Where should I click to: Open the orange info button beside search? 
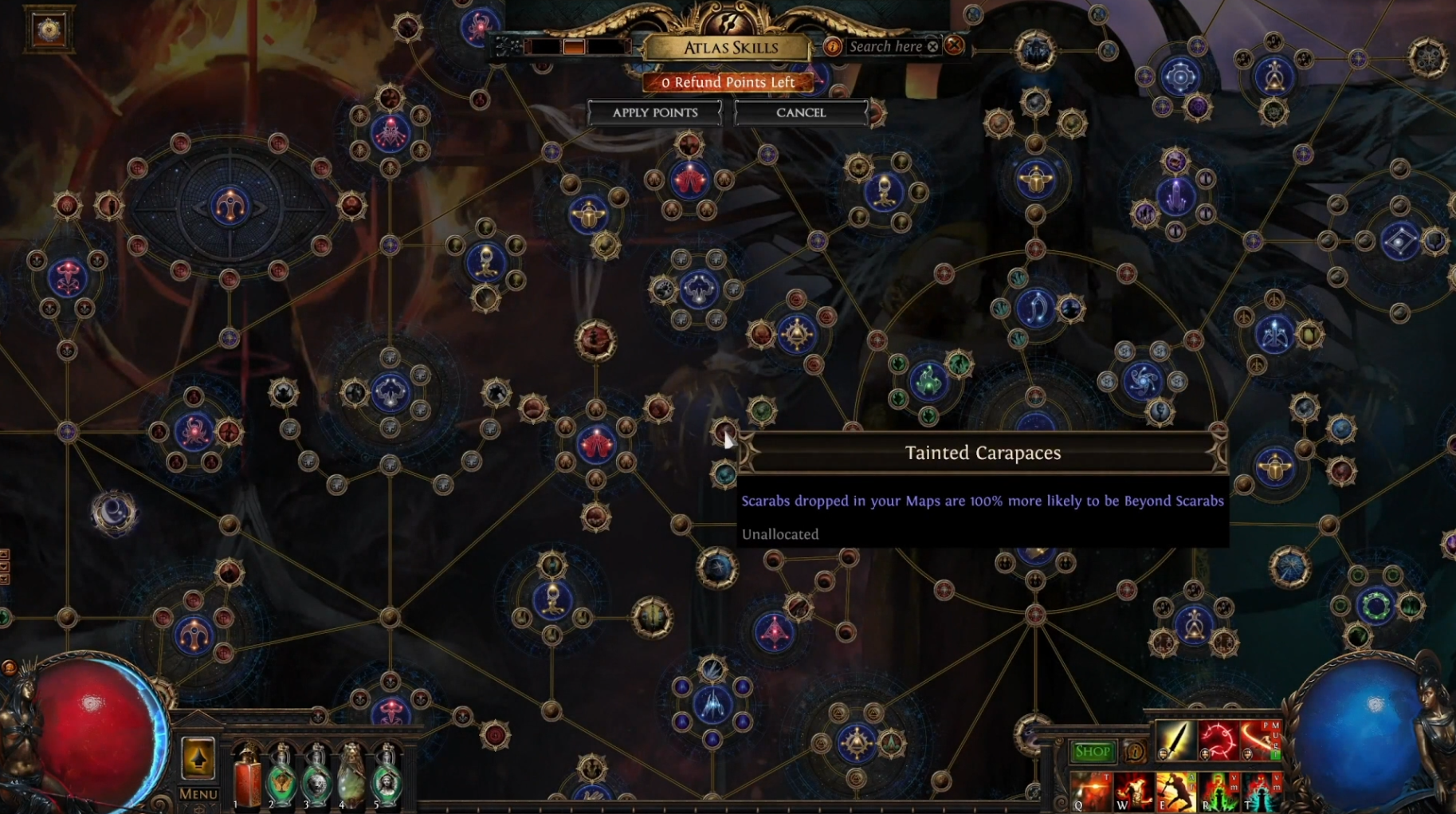point(832,46)
